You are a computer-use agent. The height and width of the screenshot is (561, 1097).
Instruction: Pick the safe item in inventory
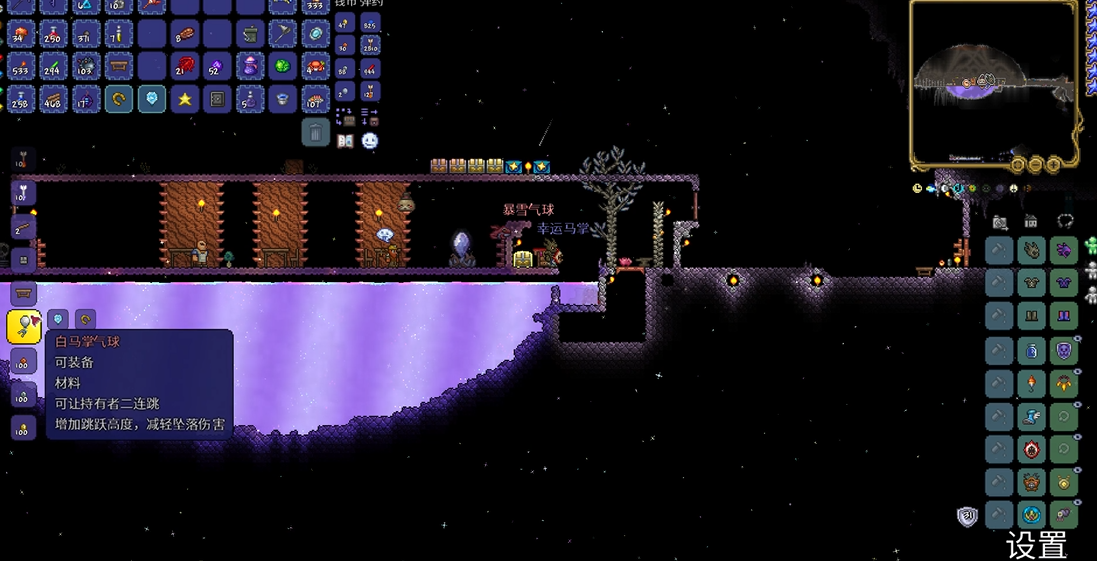[217, 99]
